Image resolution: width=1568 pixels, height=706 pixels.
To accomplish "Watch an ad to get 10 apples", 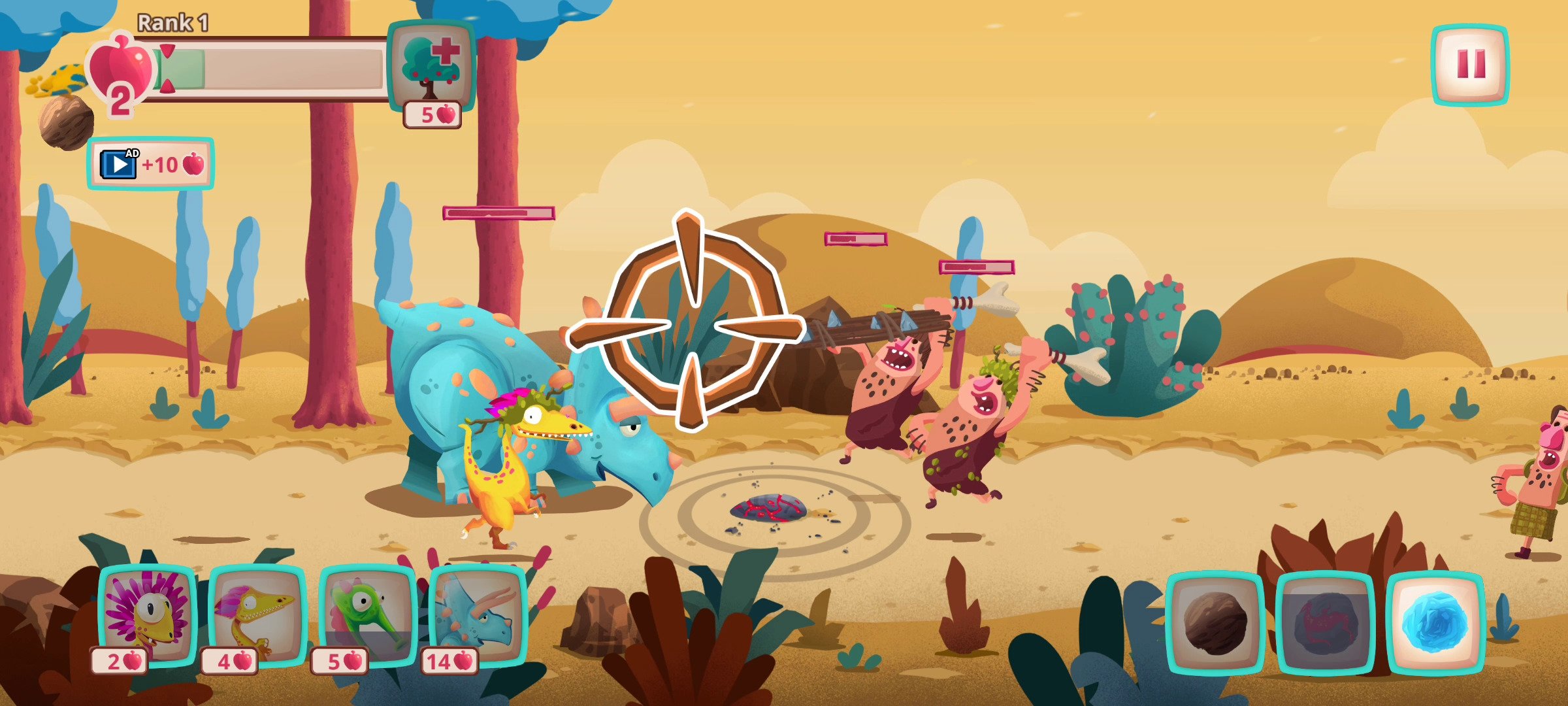I will (151, 165).
